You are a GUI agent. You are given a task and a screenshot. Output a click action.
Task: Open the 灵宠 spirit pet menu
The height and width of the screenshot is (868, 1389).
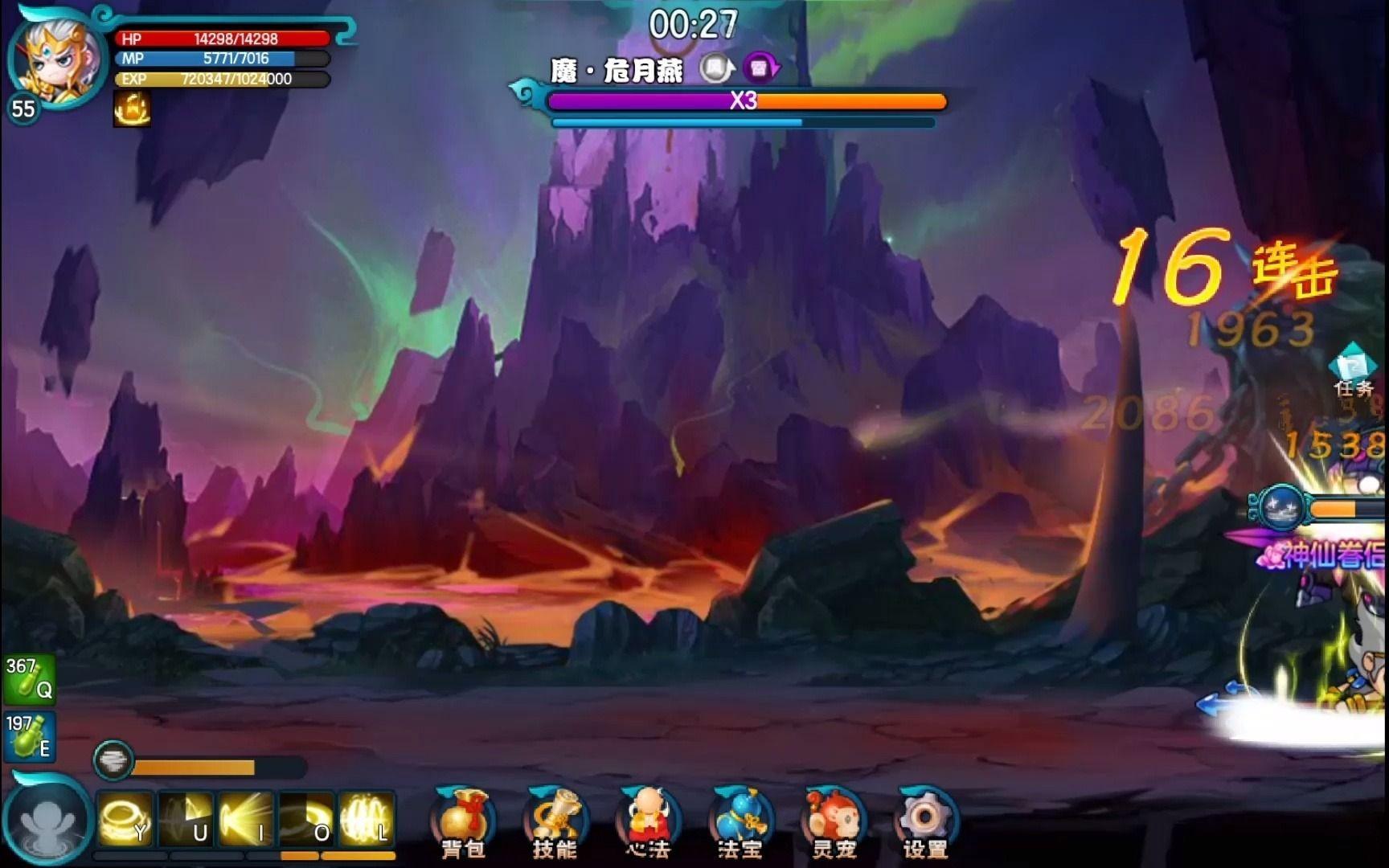[x=833, y=821]
